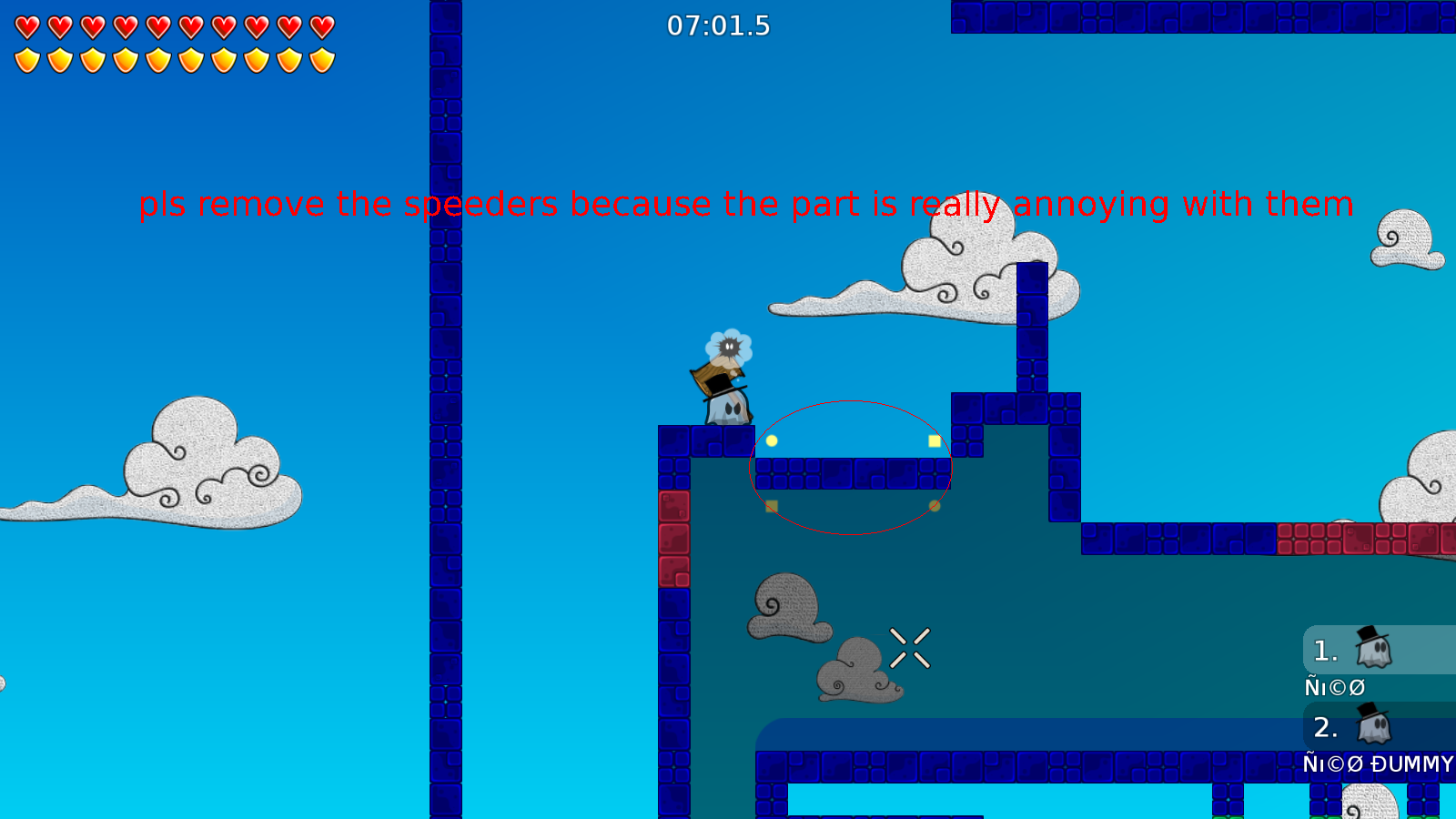Click the first heart in the health bar

point(25,25)
